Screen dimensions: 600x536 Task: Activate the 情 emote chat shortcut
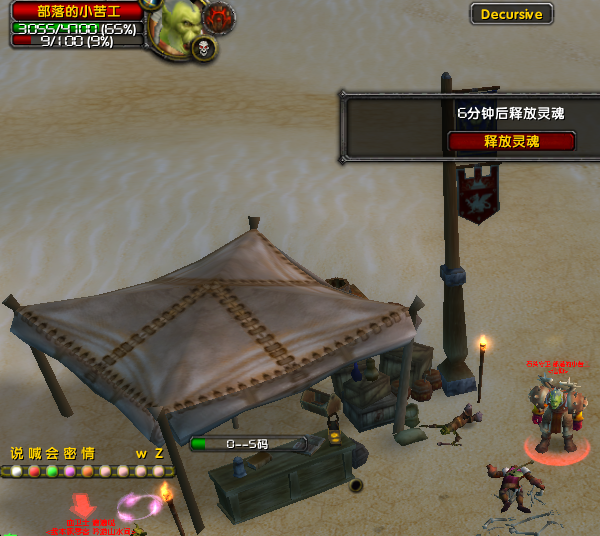(88, 453)
